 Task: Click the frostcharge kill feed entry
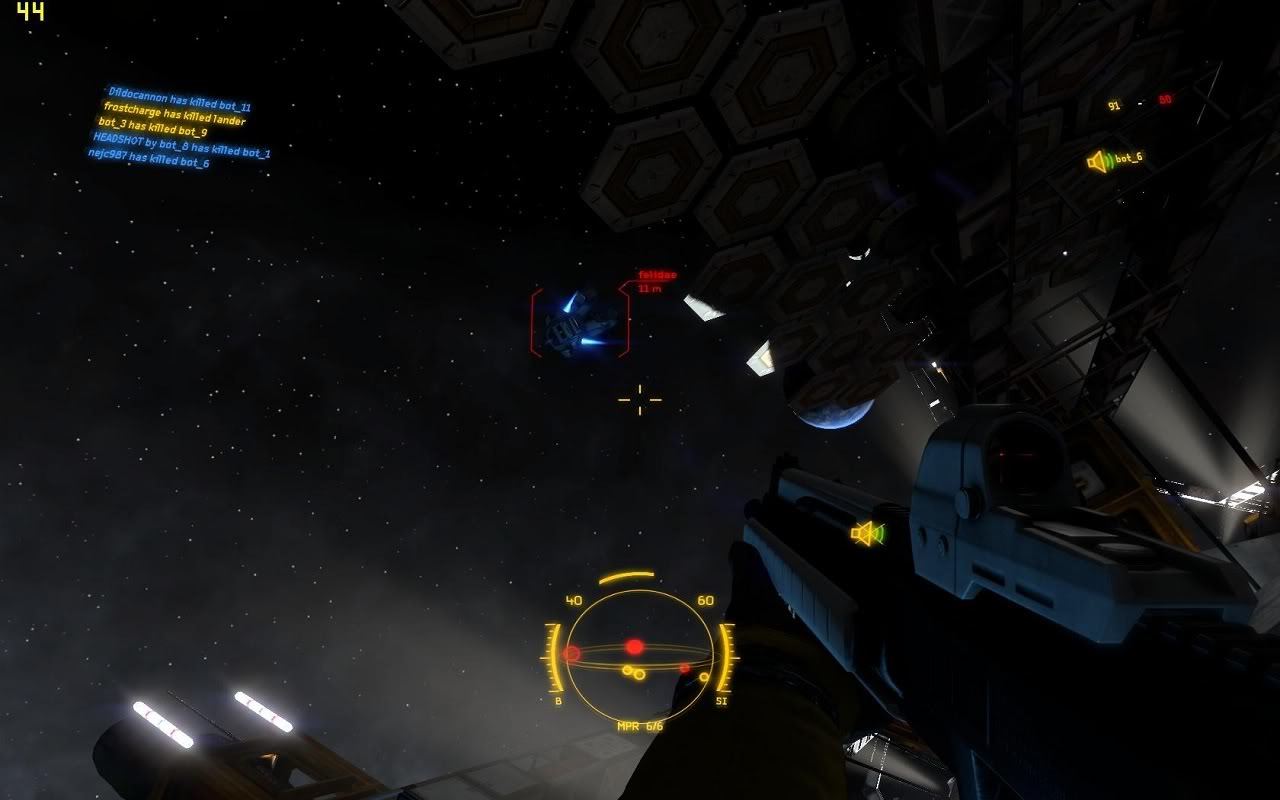tap(174, 114)
